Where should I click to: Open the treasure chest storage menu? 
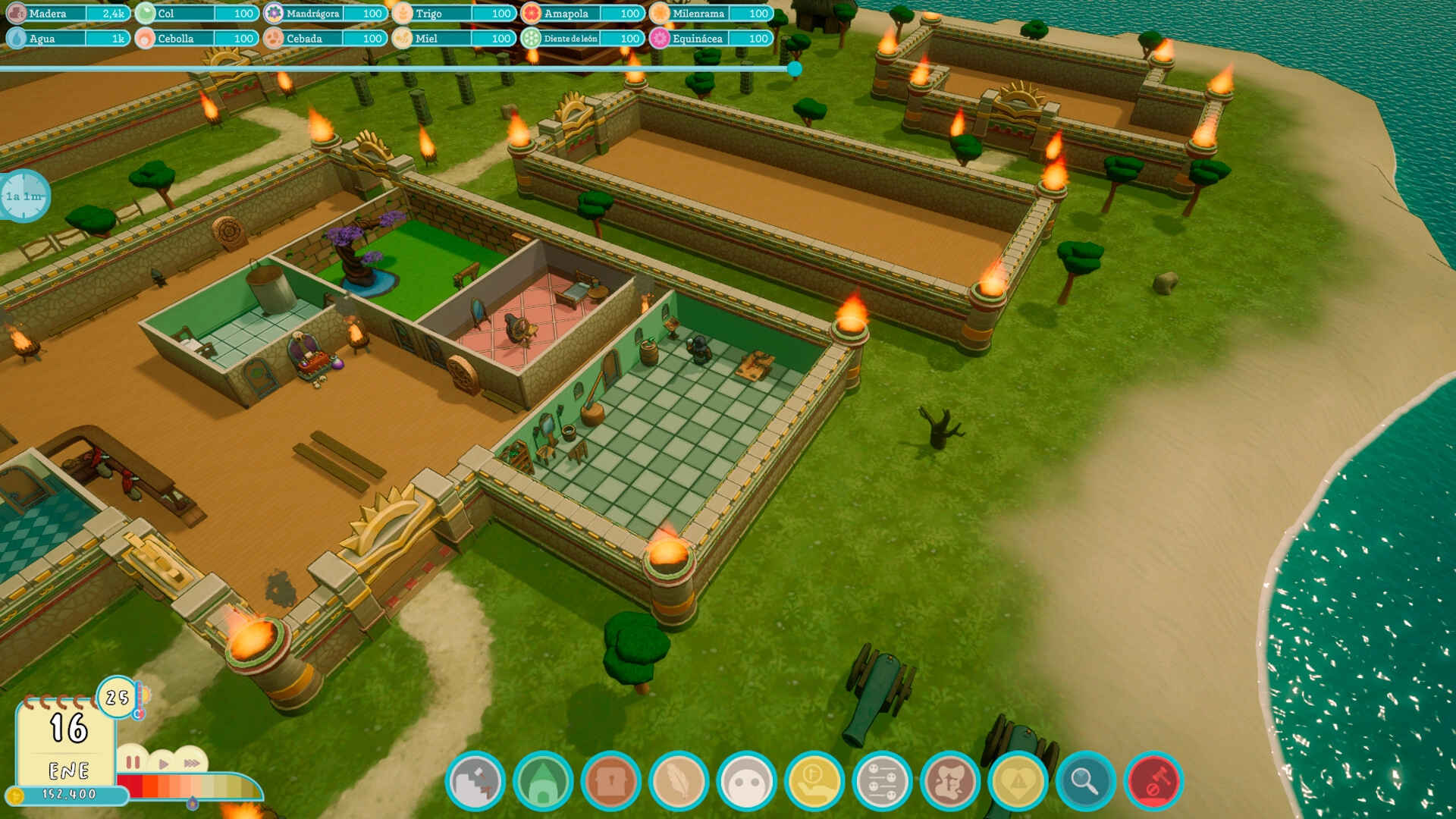coord(611,781)
